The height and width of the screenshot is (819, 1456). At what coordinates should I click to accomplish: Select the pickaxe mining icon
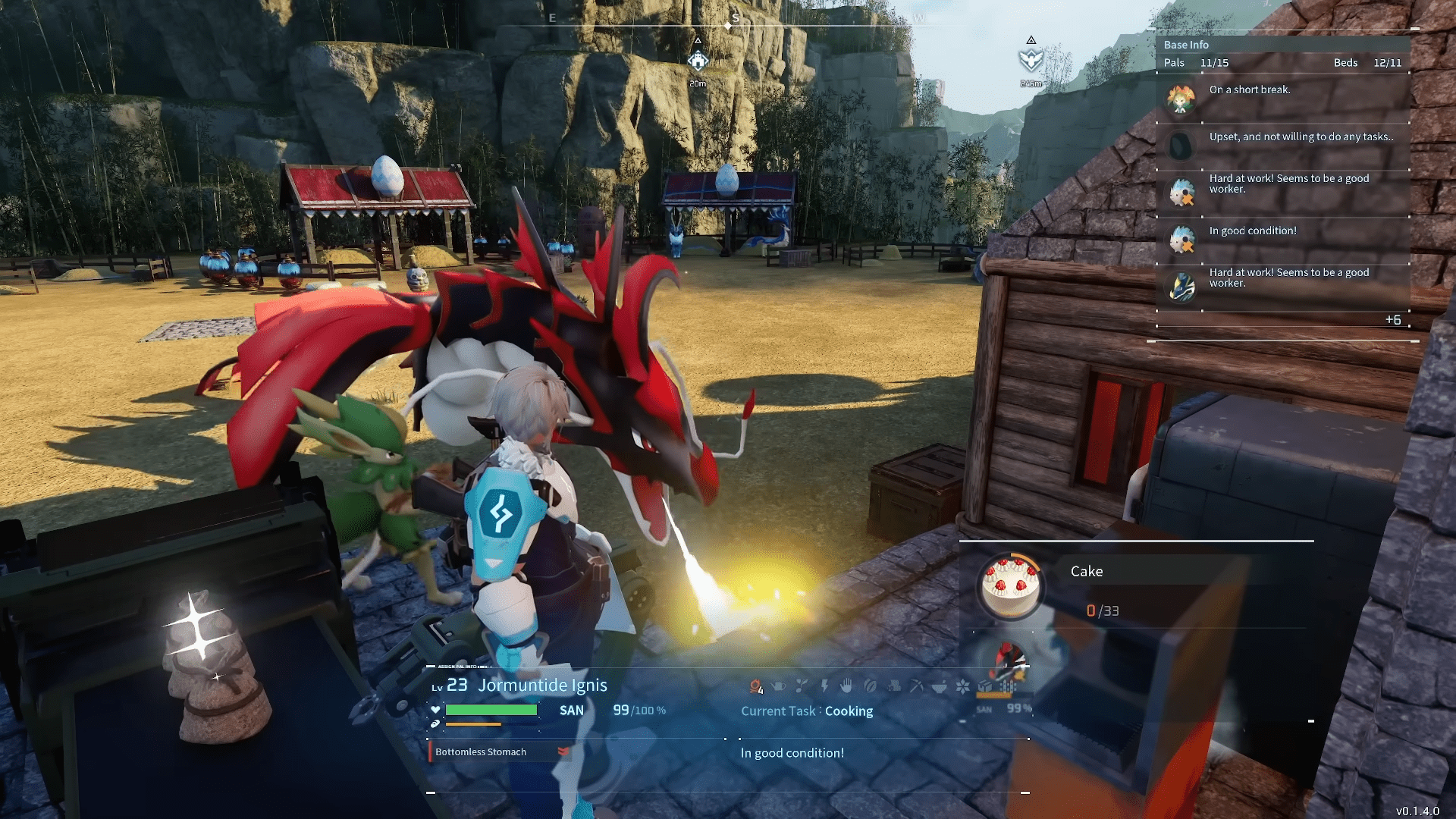(x=917, y=686)
